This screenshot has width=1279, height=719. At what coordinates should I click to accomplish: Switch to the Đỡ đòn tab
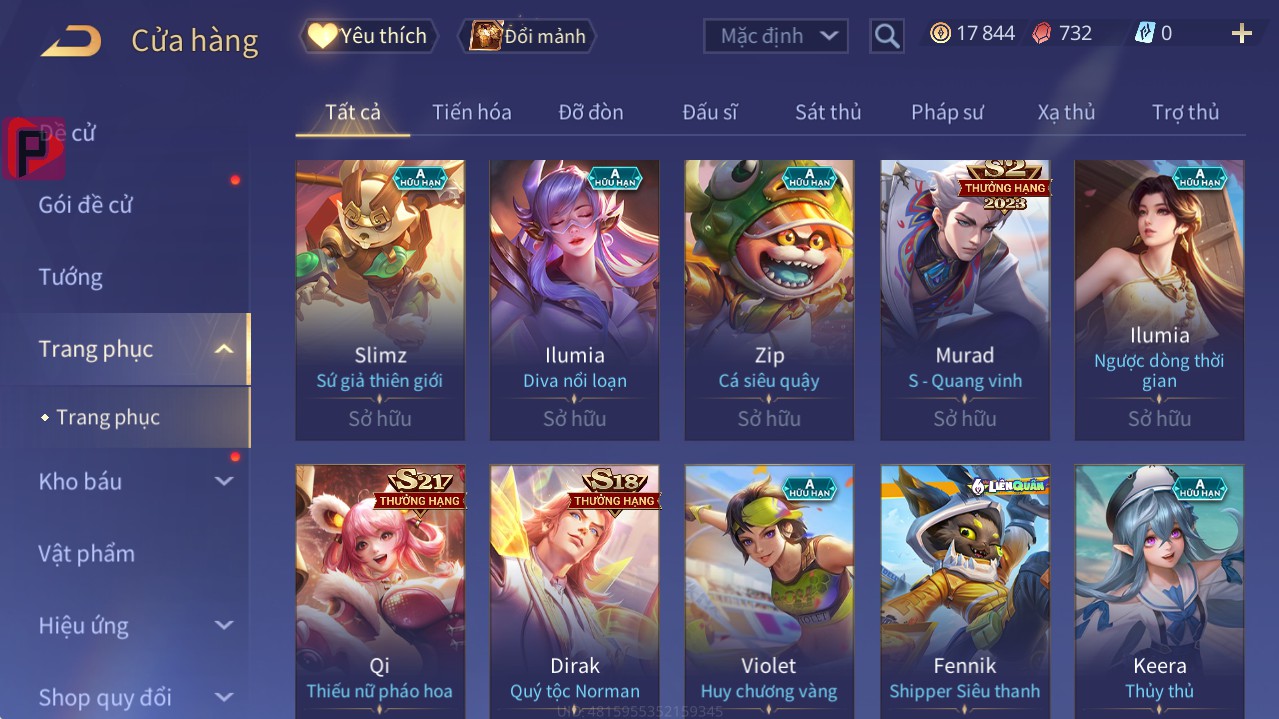590,112
